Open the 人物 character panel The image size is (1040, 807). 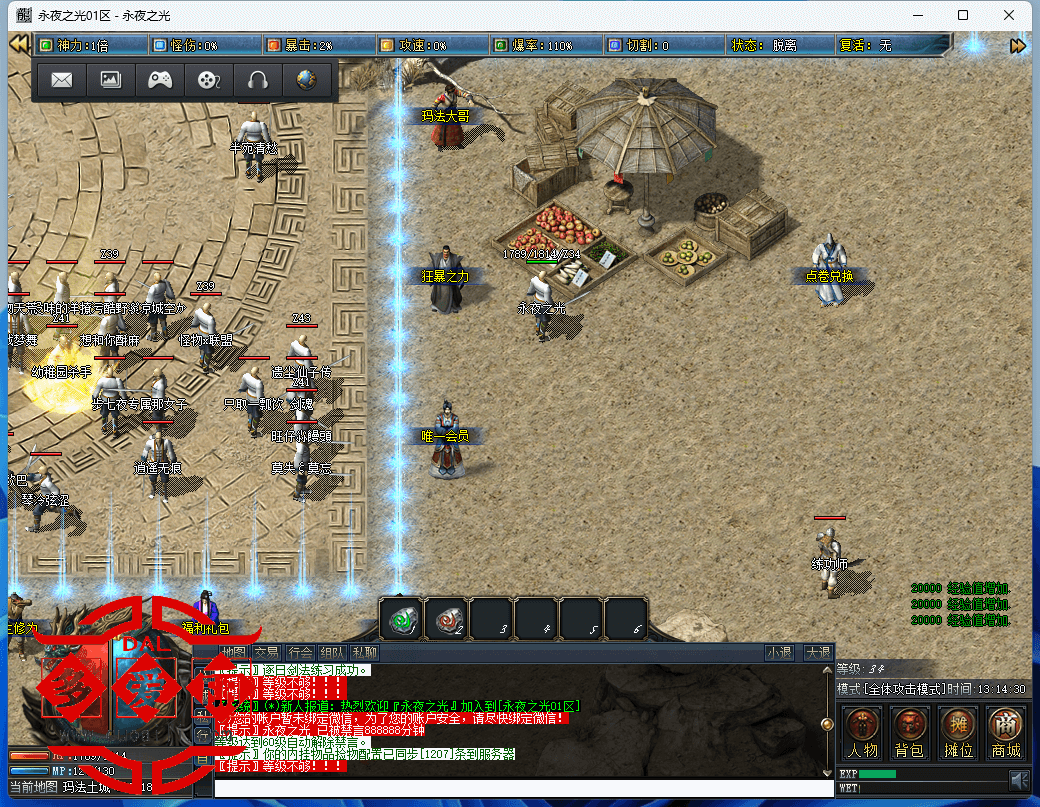863,732
